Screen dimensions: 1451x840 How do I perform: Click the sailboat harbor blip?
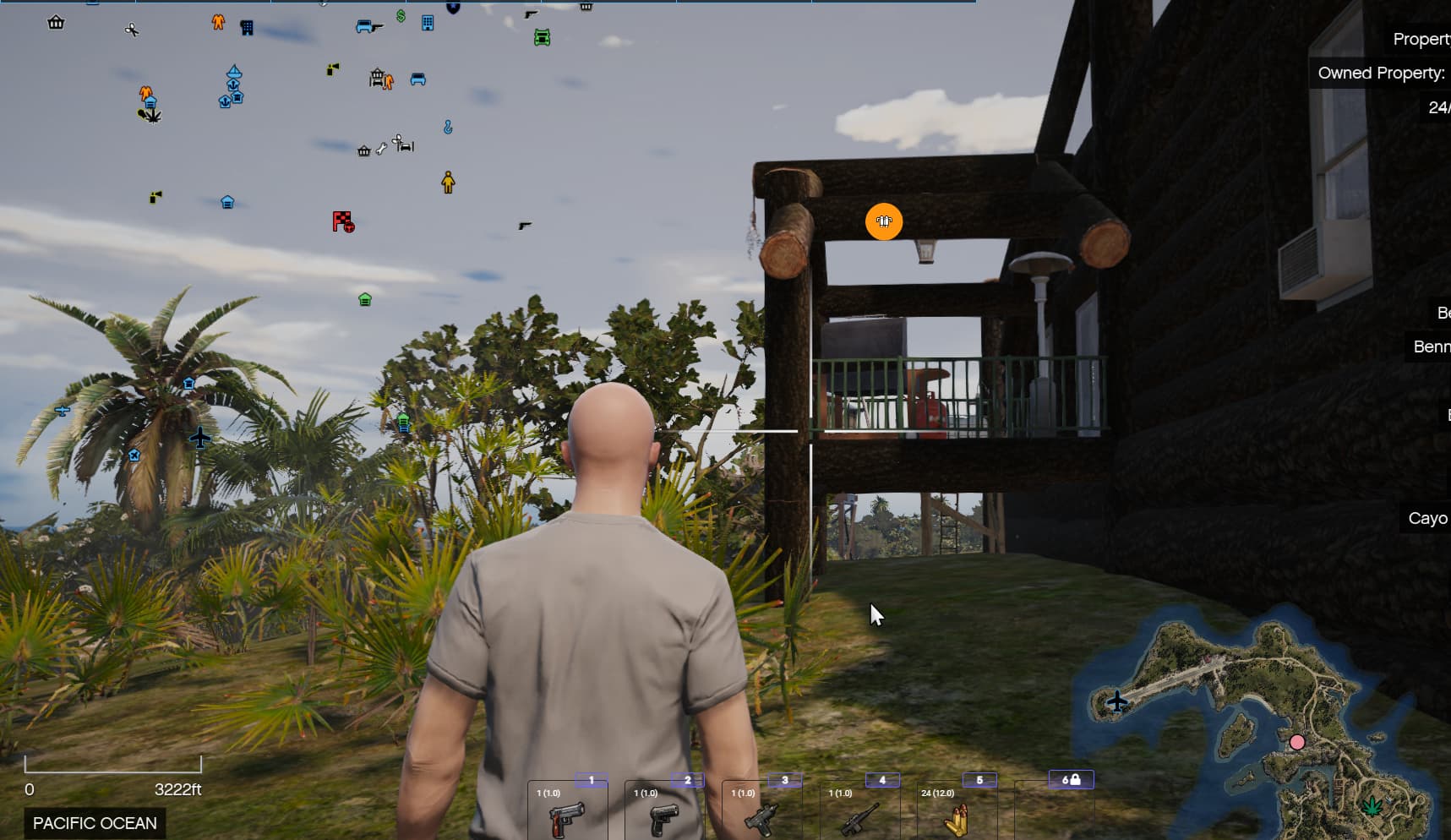pos(234,71)
